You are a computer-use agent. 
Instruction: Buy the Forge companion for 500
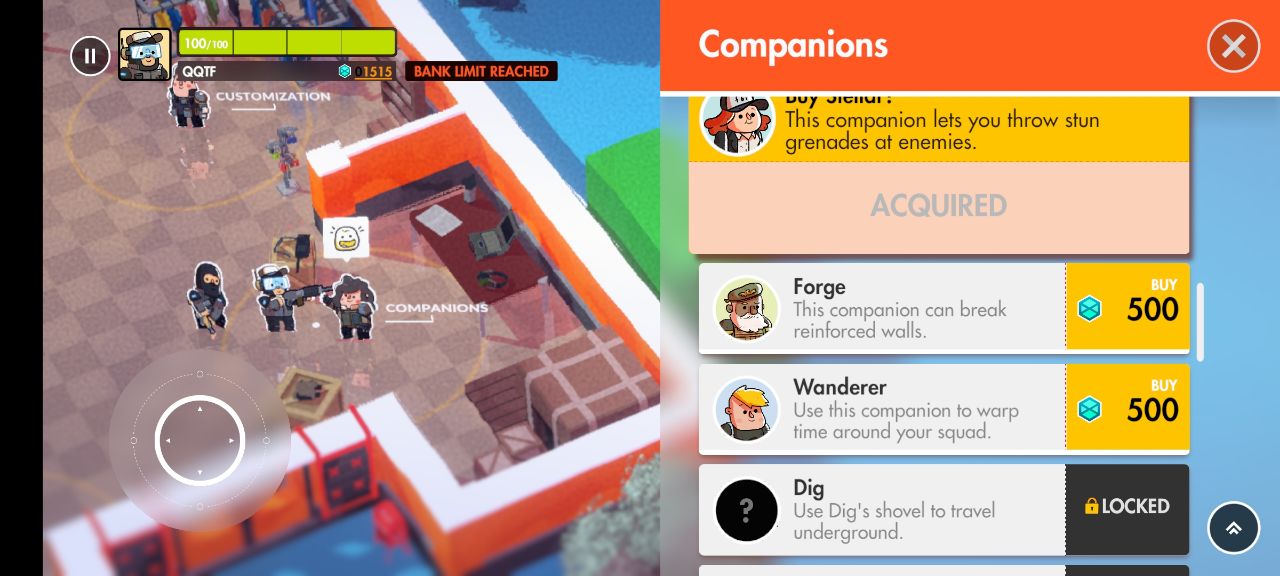tap(1127, 307)
